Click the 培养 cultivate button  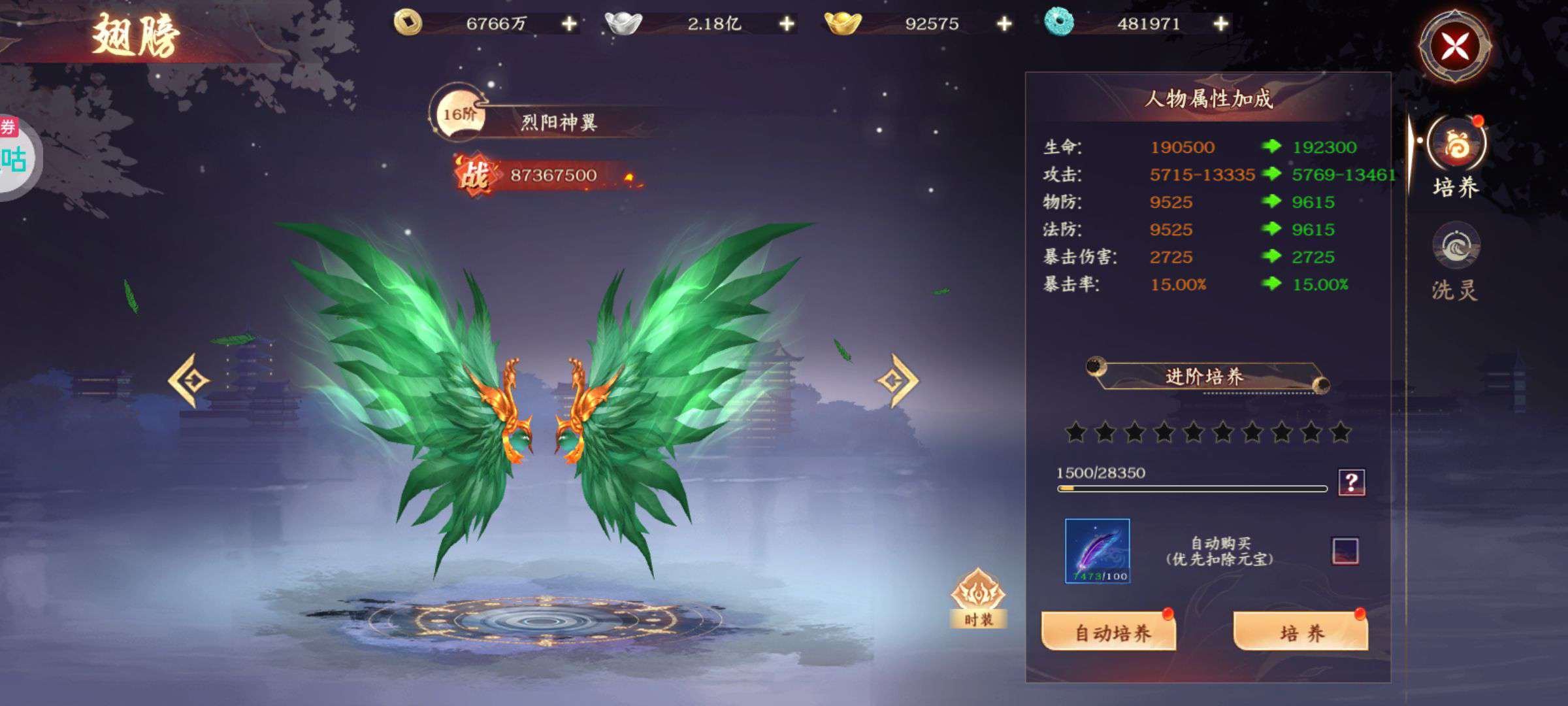[x=1301, y=631]
